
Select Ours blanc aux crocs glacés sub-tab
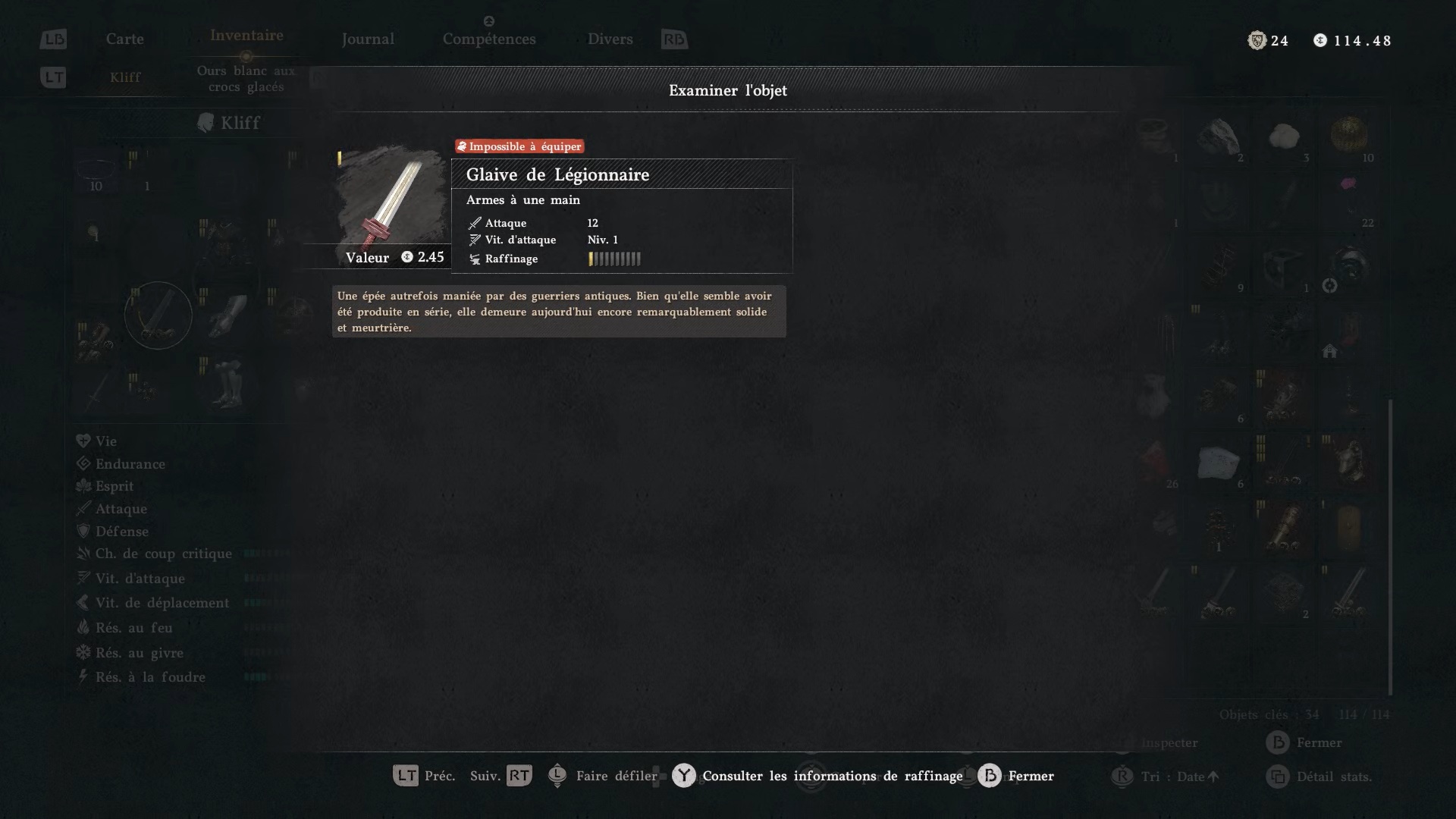246,79
